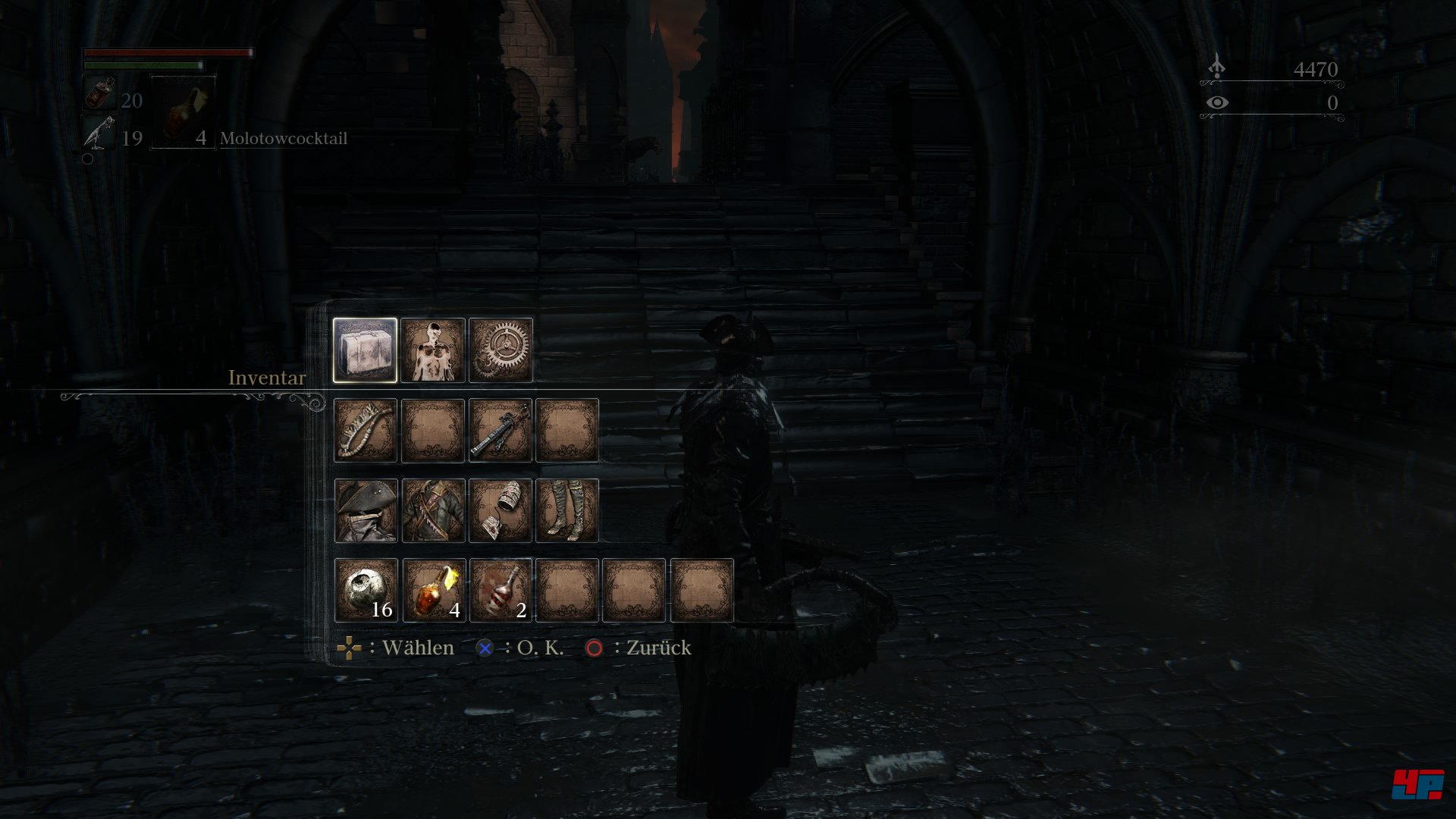Pick the pebble item with 16
The width and height of the screenshot is (1456, 819).
pyautogui.click(x=365, y=591)
